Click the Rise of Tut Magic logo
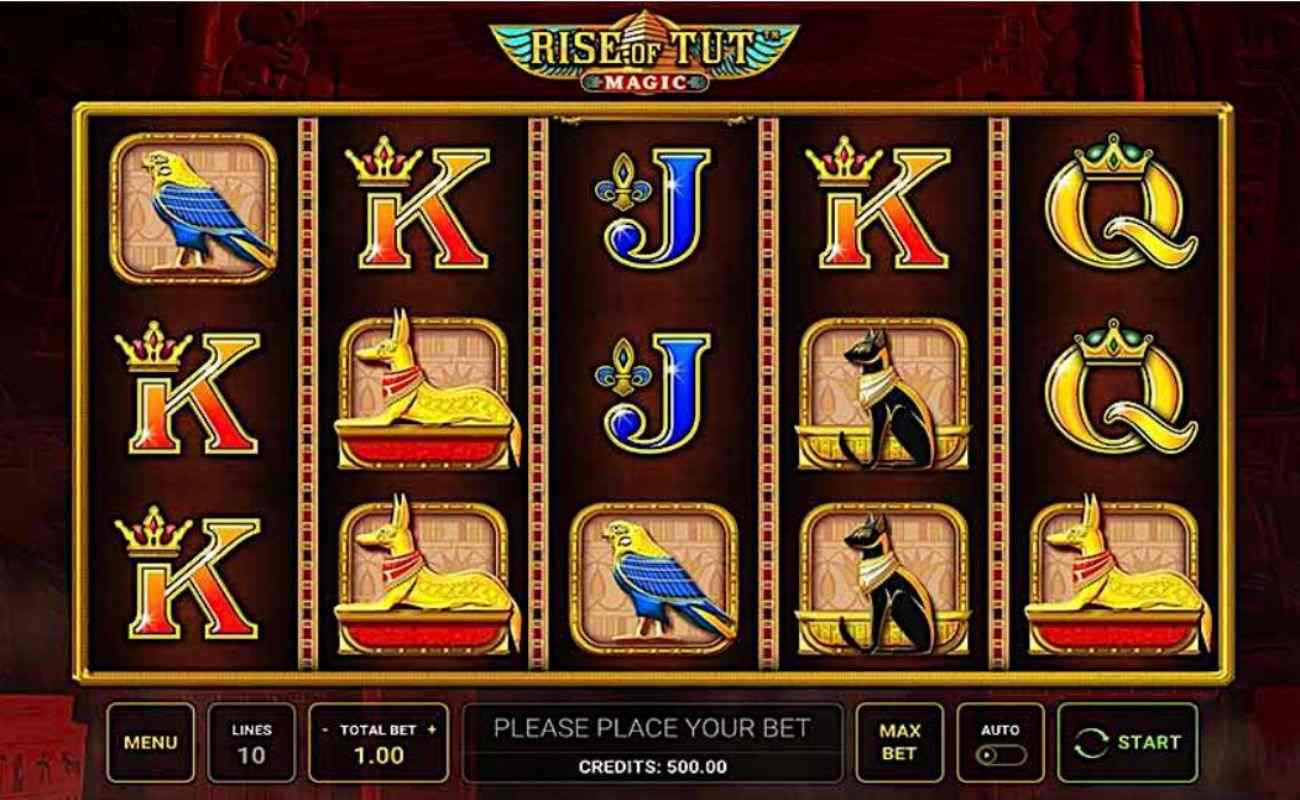This screenshot has height=800, width=1300. pos(650,50)
